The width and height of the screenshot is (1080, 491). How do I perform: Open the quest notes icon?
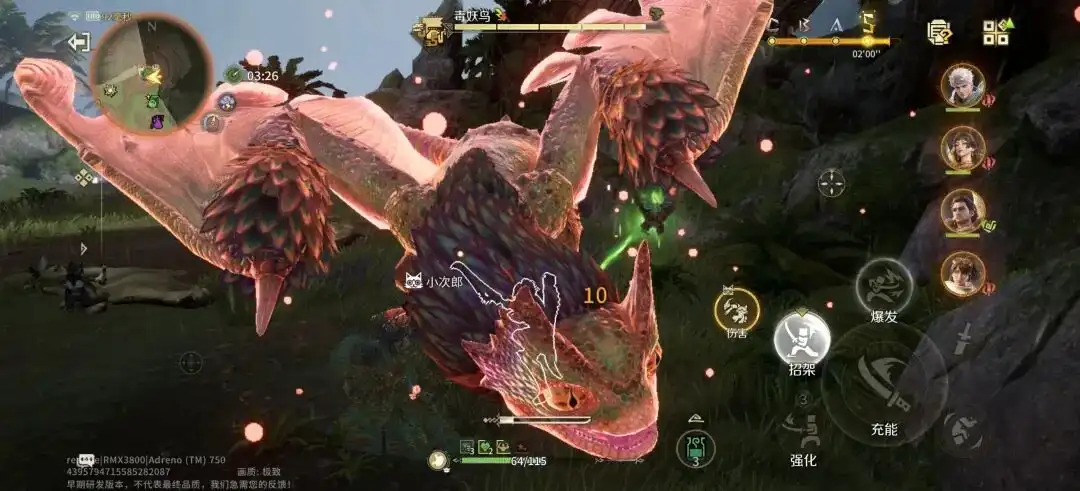point(939,33)
